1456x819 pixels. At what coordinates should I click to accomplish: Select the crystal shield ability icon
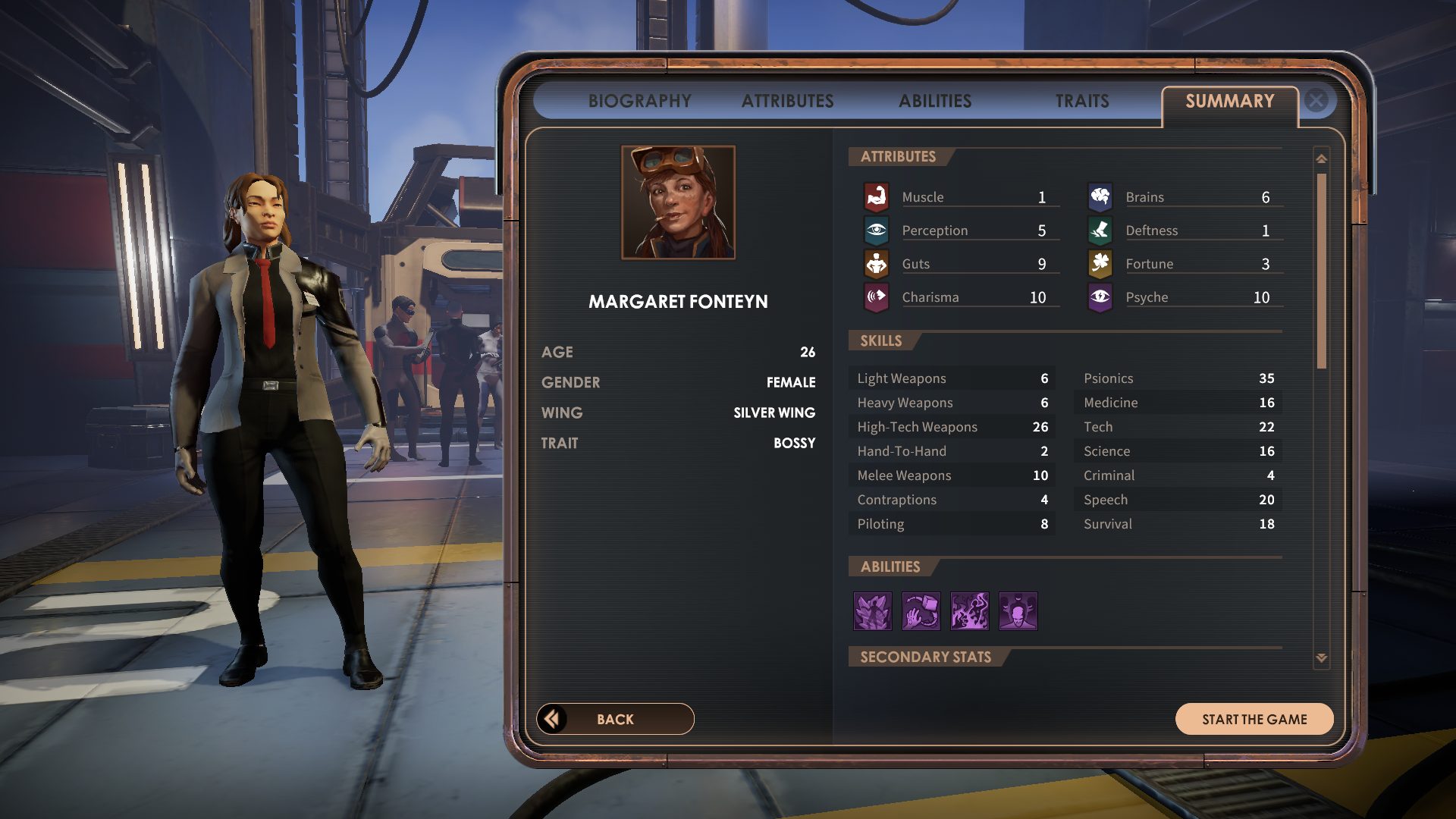873,611
